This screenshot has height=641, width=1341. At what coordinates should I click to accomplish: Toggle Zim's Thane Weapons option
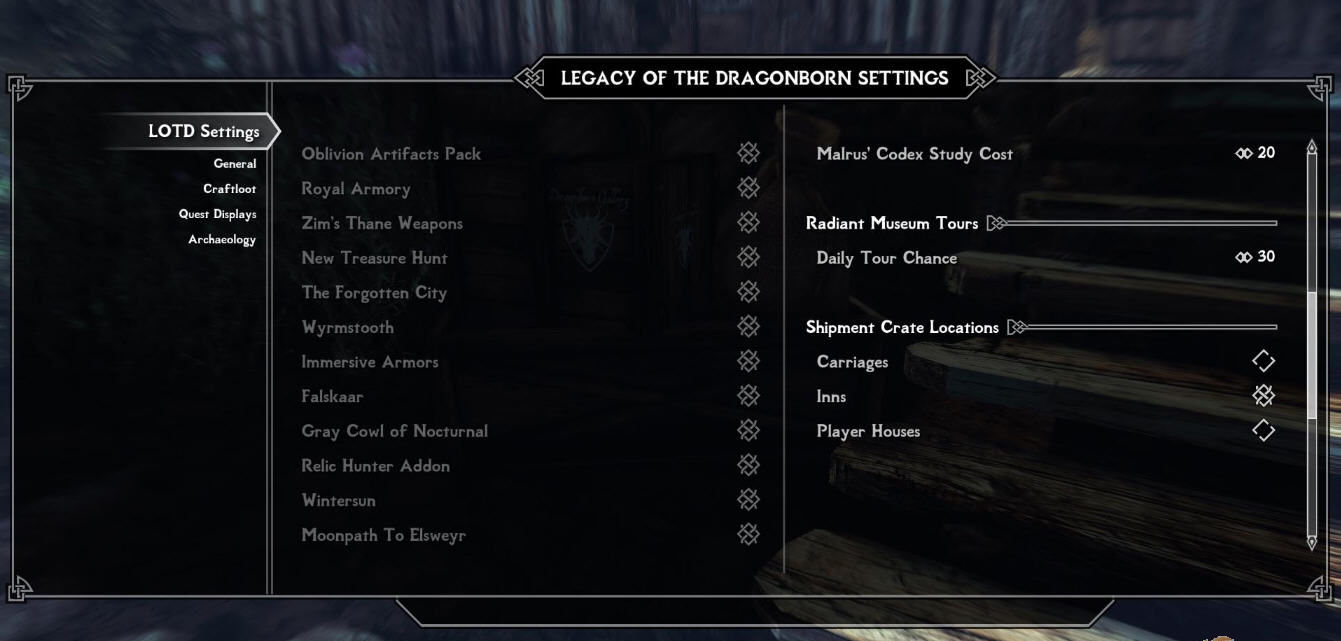[748, 222]
